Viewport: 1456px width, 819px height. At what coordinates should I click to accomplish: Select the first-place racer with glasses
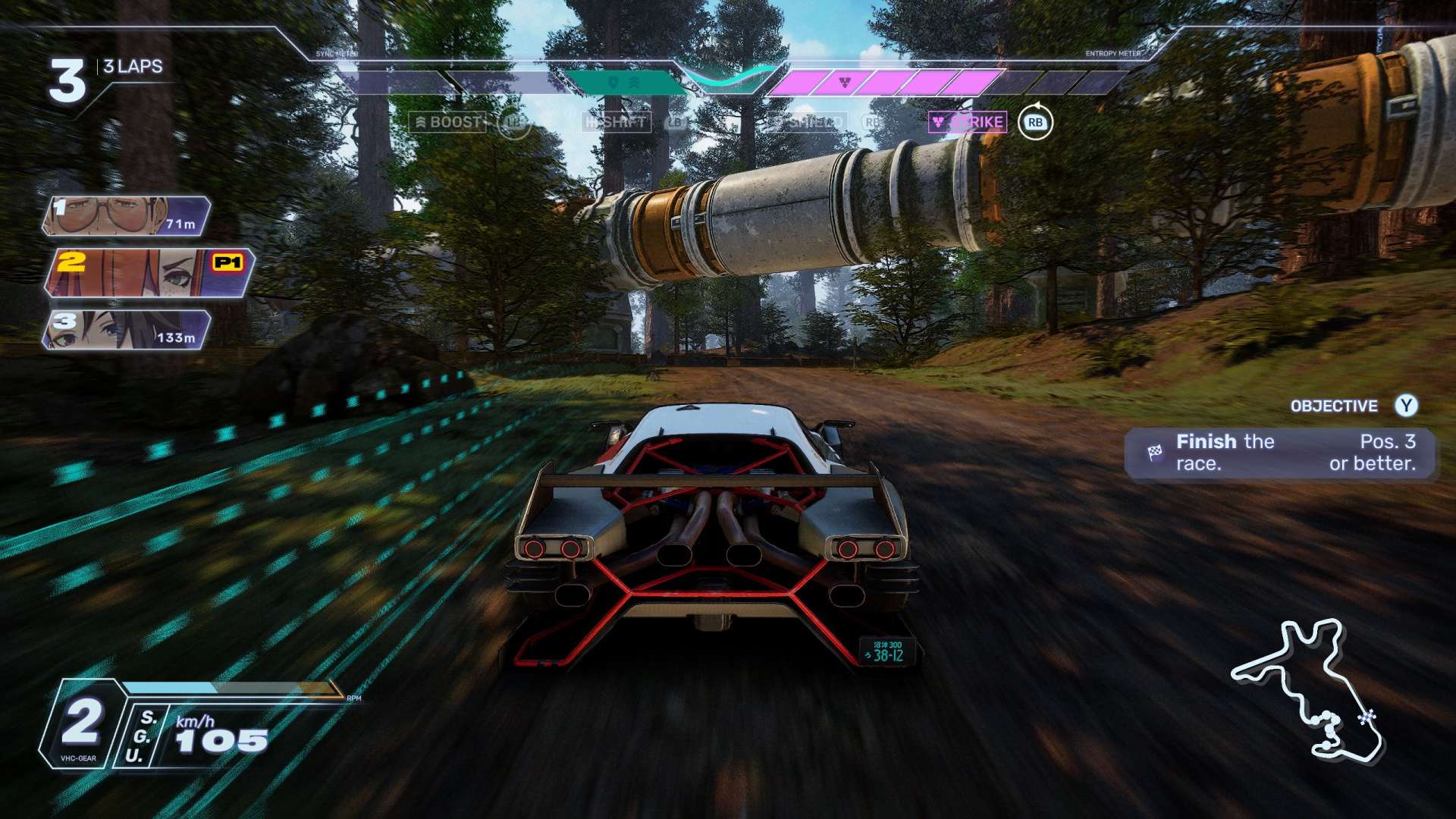click(127, 215)
